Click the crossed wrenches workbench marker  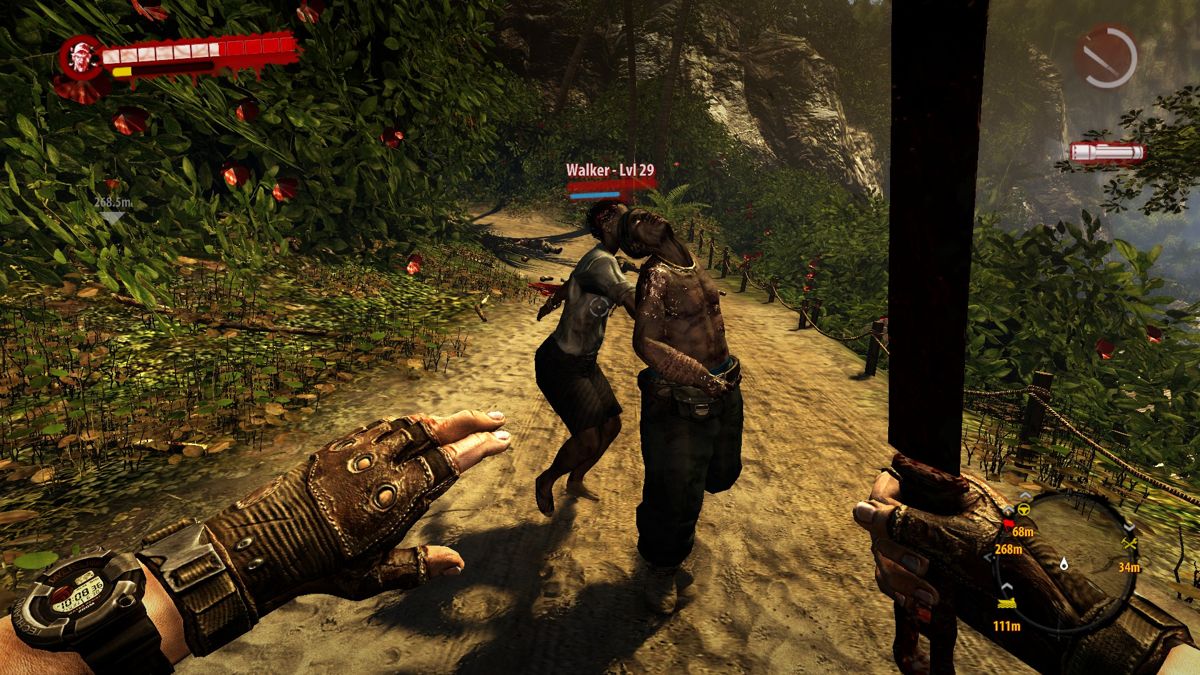(1130, 543)
